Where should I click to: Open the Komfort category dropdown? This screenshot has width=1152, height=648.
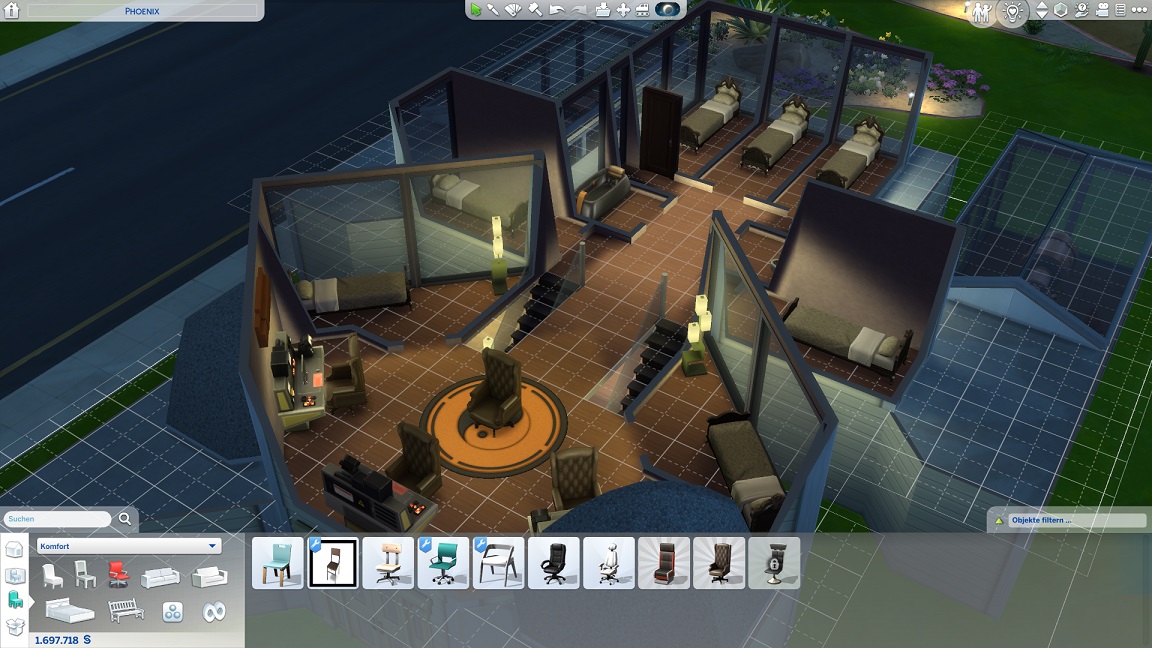point(129,546)
